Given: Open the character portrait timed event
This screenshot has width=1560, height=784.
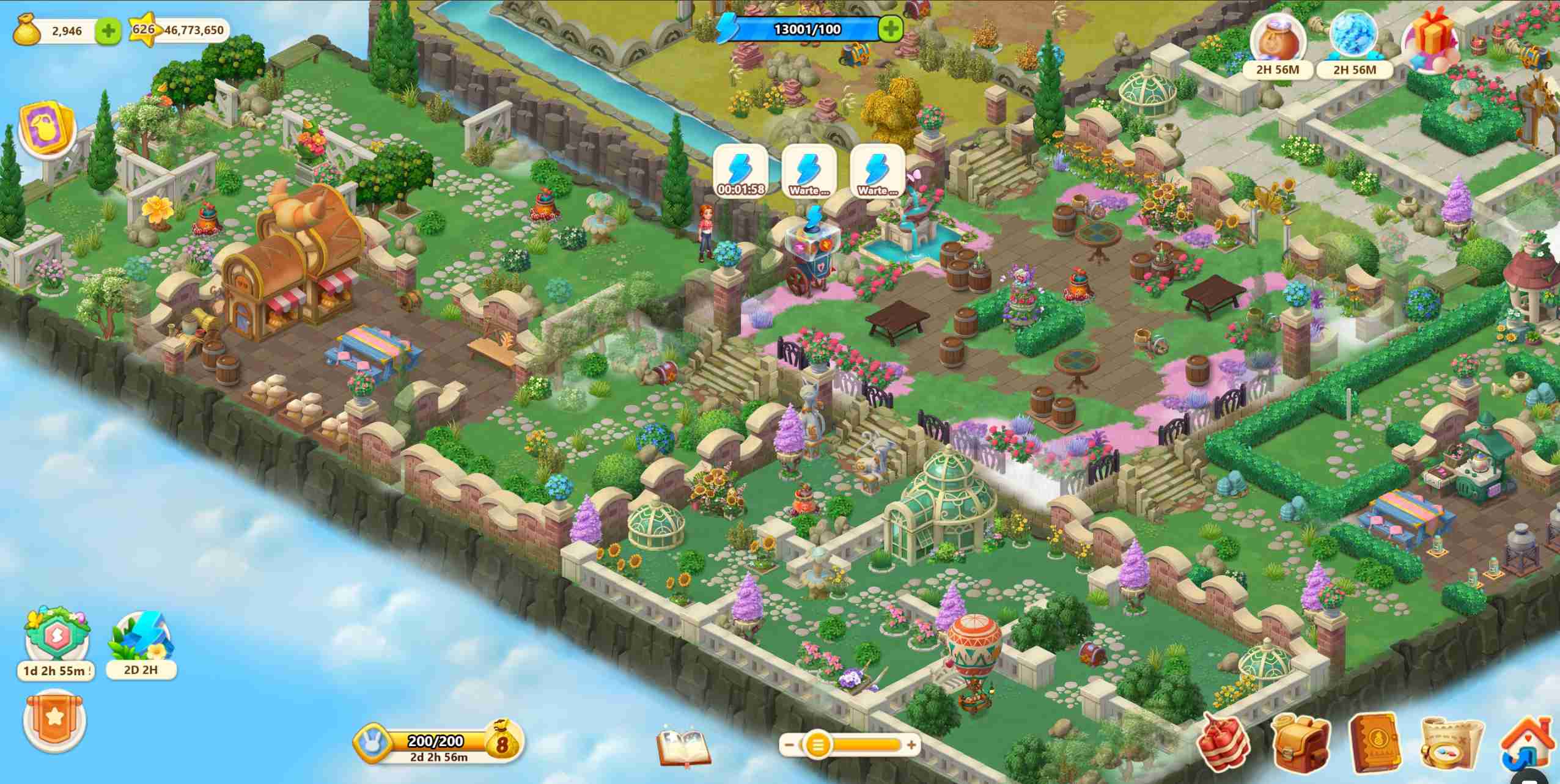Looking at the screenshot, I should click(x=1278, y=42).
